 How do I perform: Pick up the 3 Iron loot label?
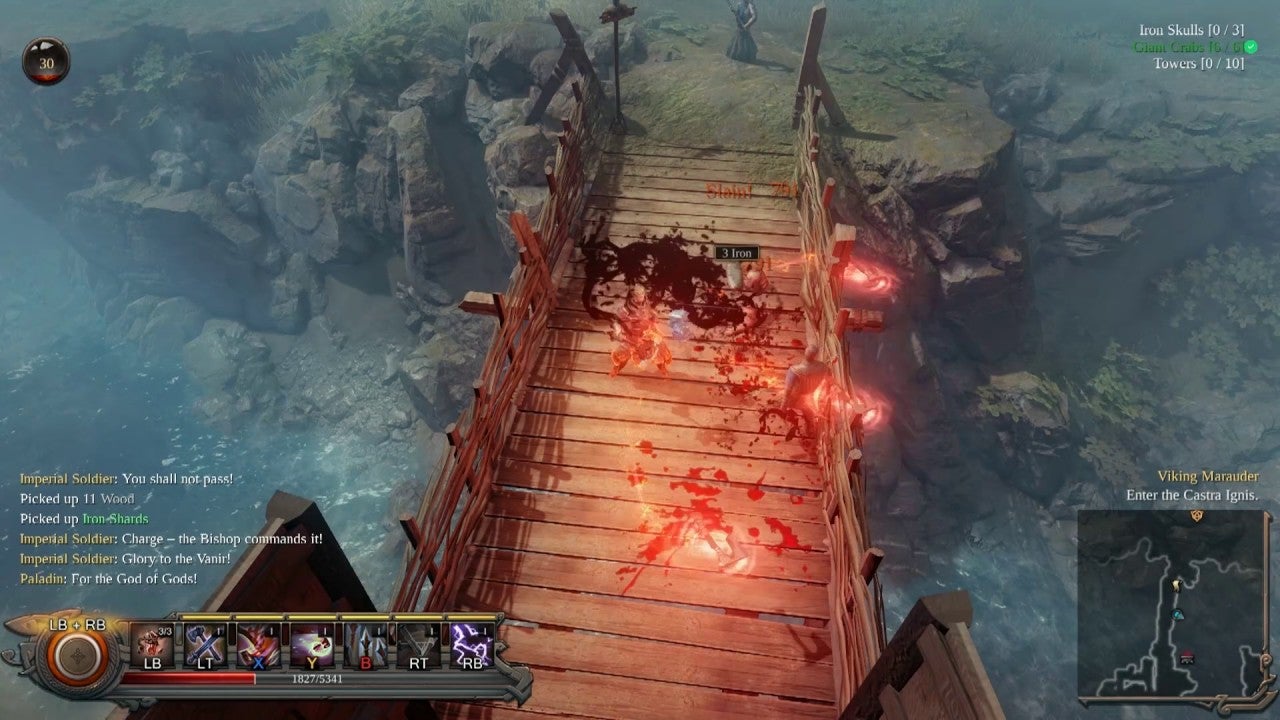(x=735, y=253)
